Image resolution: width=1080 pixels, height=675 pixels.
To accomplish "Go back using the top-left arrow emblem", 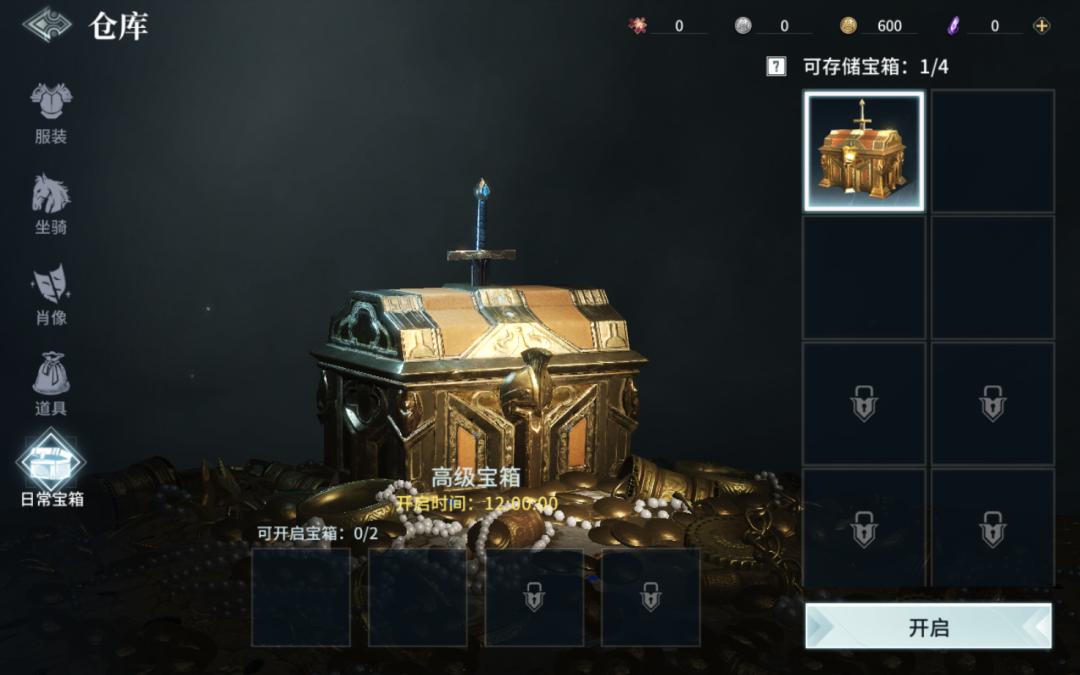I will click(x=47, y=25).
